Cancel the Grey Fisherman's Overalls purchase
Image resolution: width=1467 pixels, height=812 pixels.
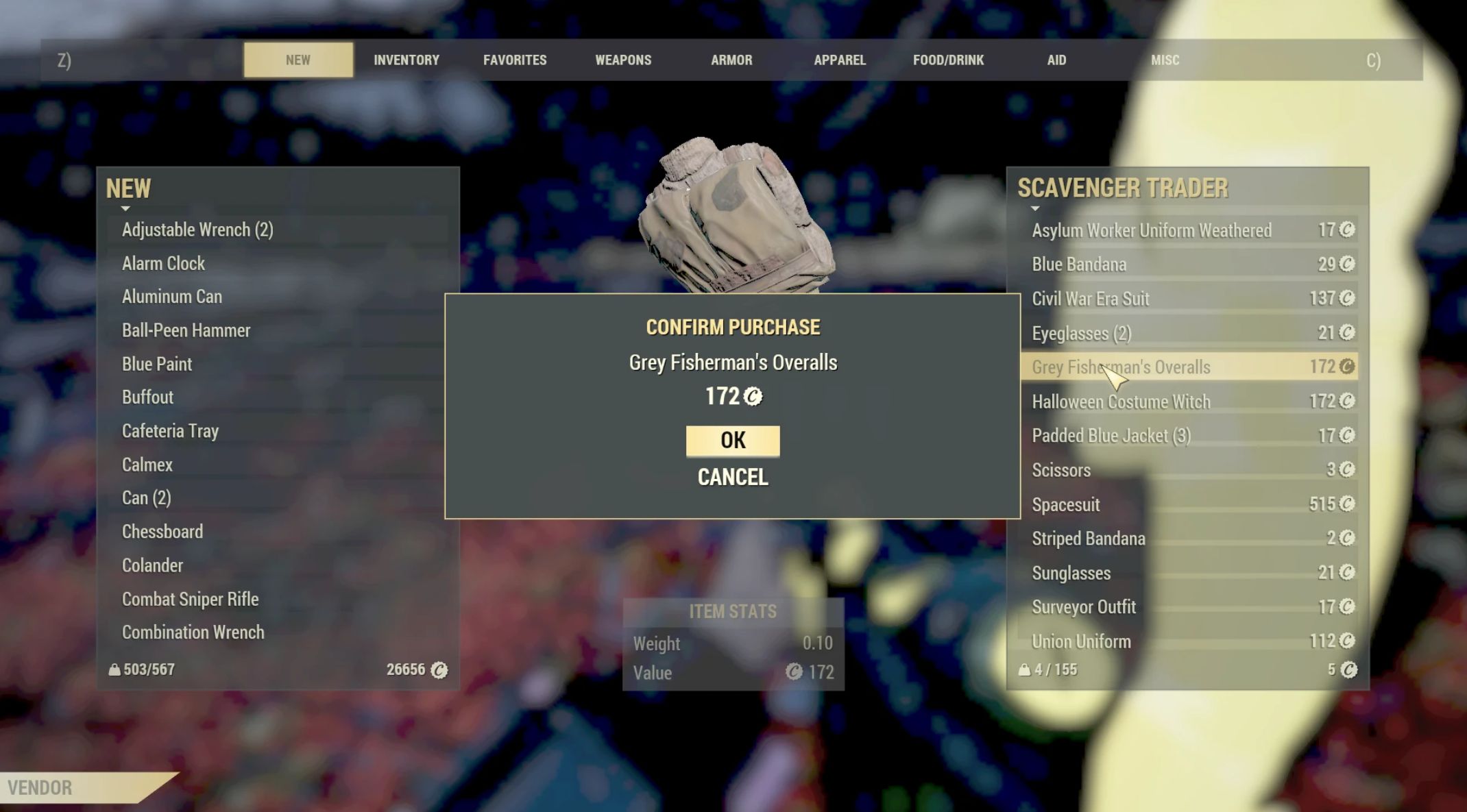(x=732, y=477)
